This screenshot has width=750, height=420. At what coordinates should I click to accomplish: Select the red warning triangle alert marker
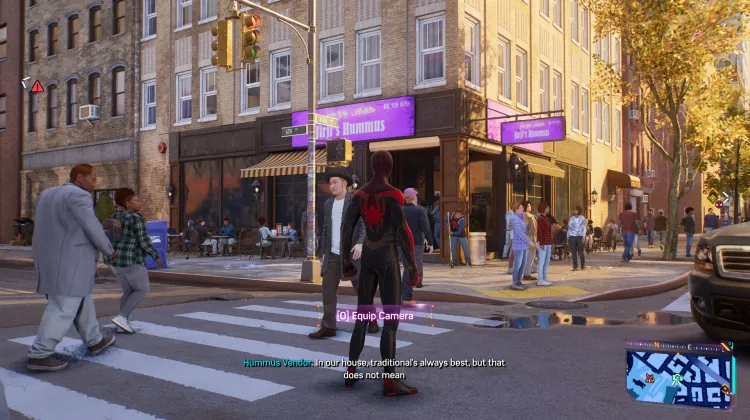click(x=37, y=87)
